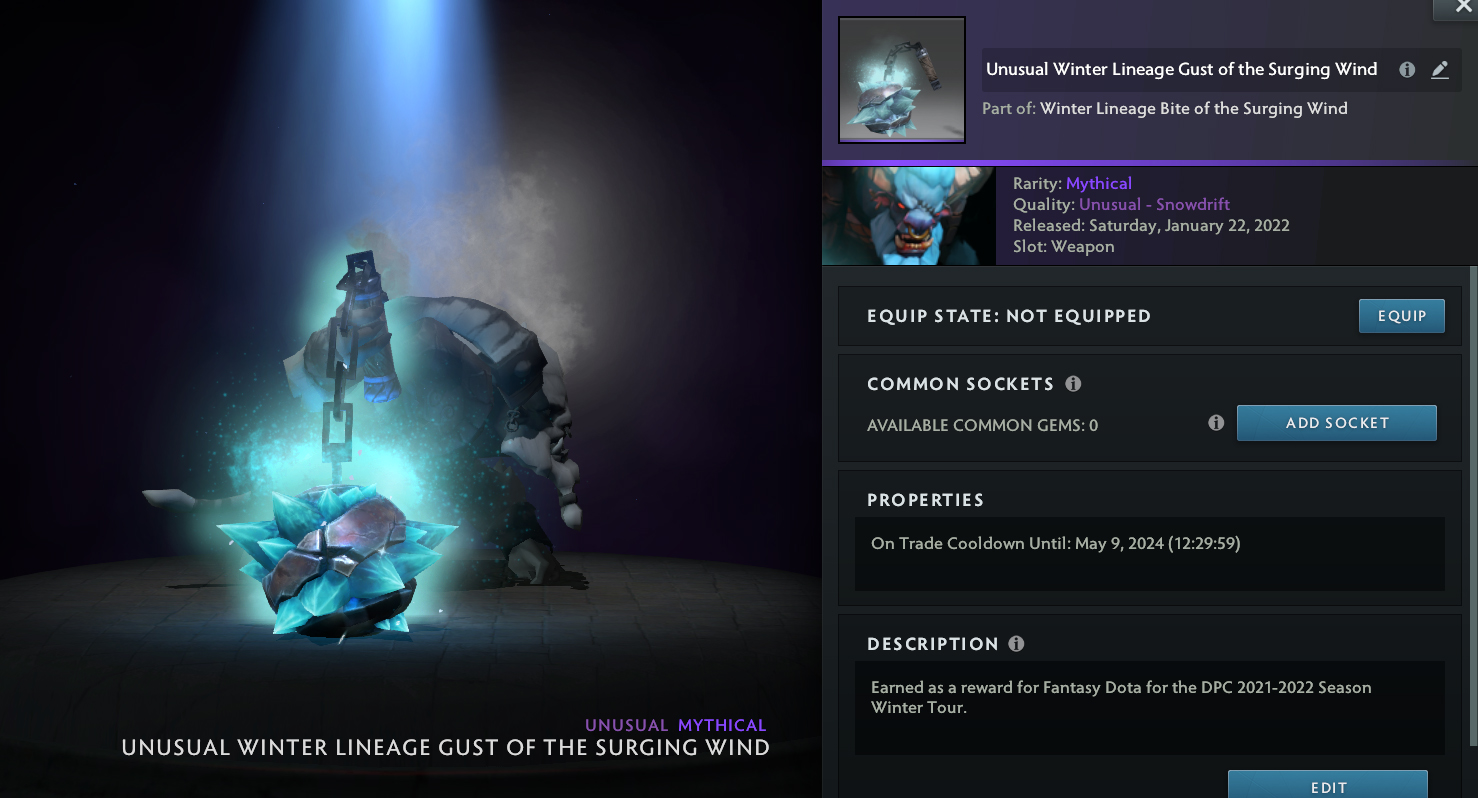Click the info icon next to Add Socket
1478x798 pixels.
pos(1216,423)
